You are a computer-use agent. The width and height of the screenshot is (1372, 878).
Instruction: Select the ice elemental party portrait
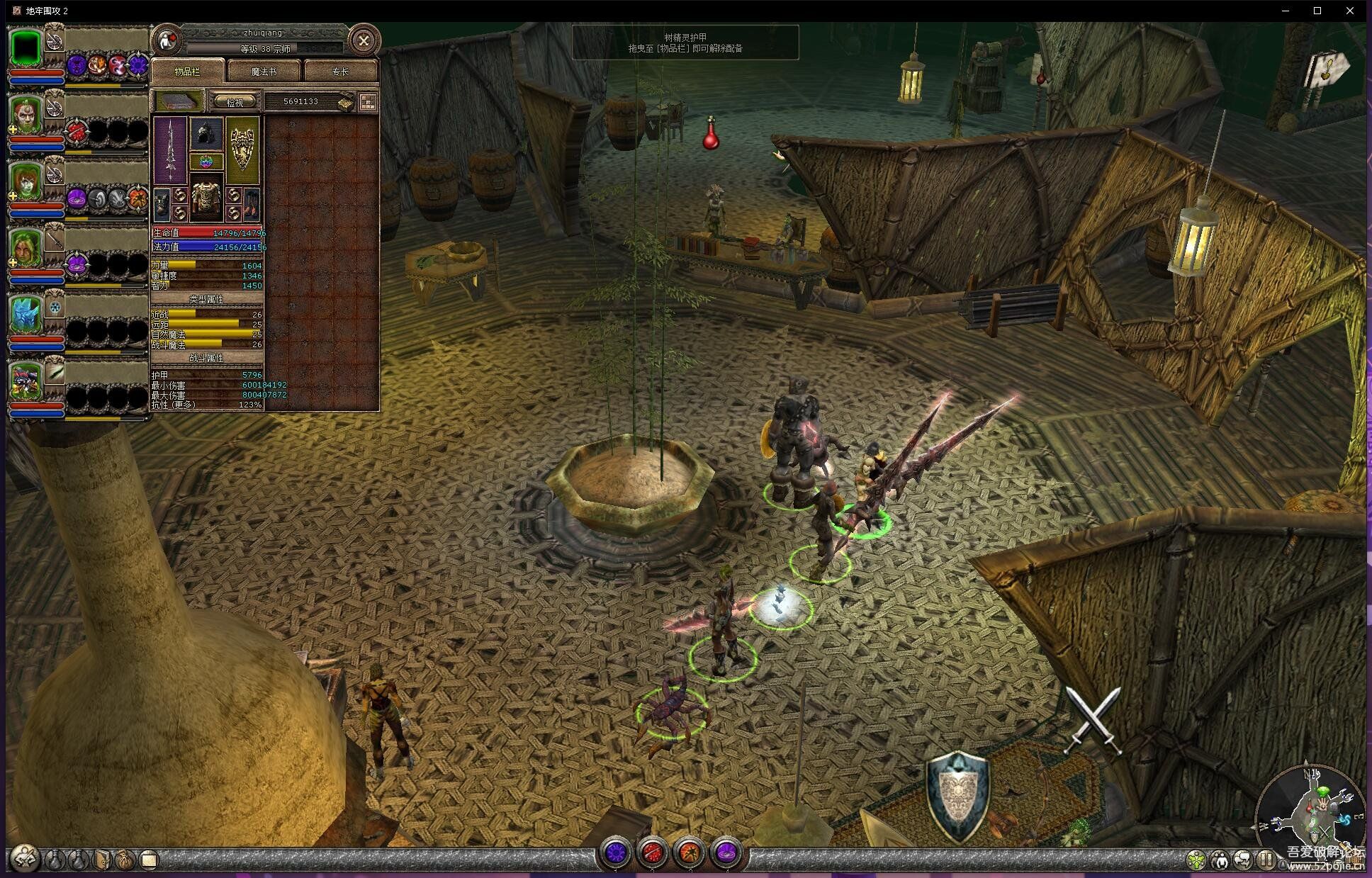click(x=26, y=315)
